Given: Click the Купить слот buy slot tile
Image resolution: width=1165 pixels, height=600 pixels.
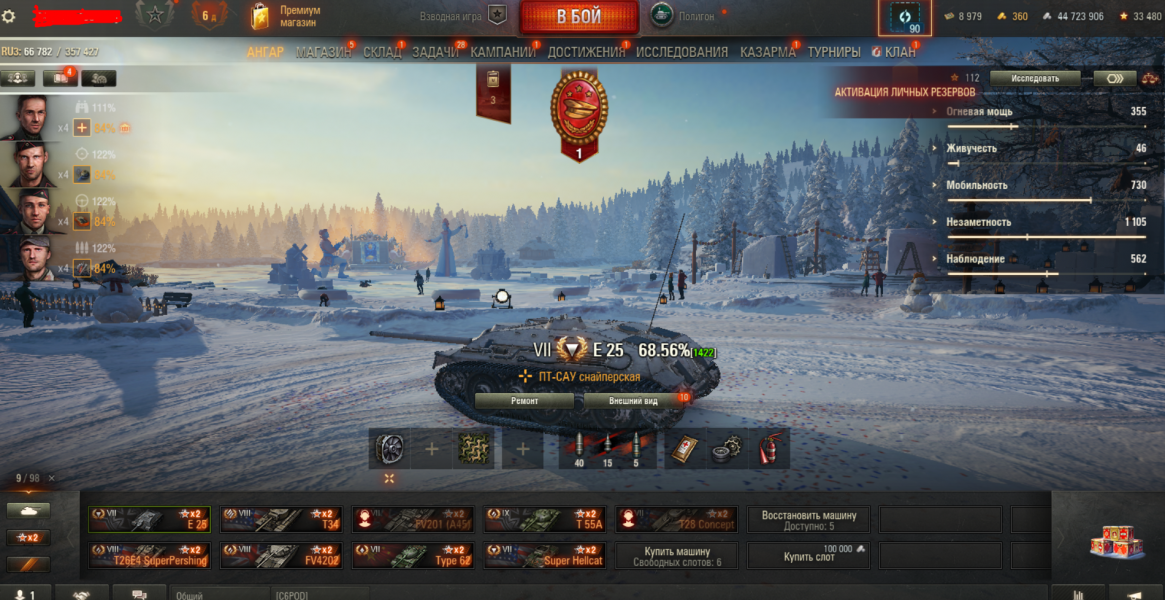Looking at the screenshot, I should point(809,556).
